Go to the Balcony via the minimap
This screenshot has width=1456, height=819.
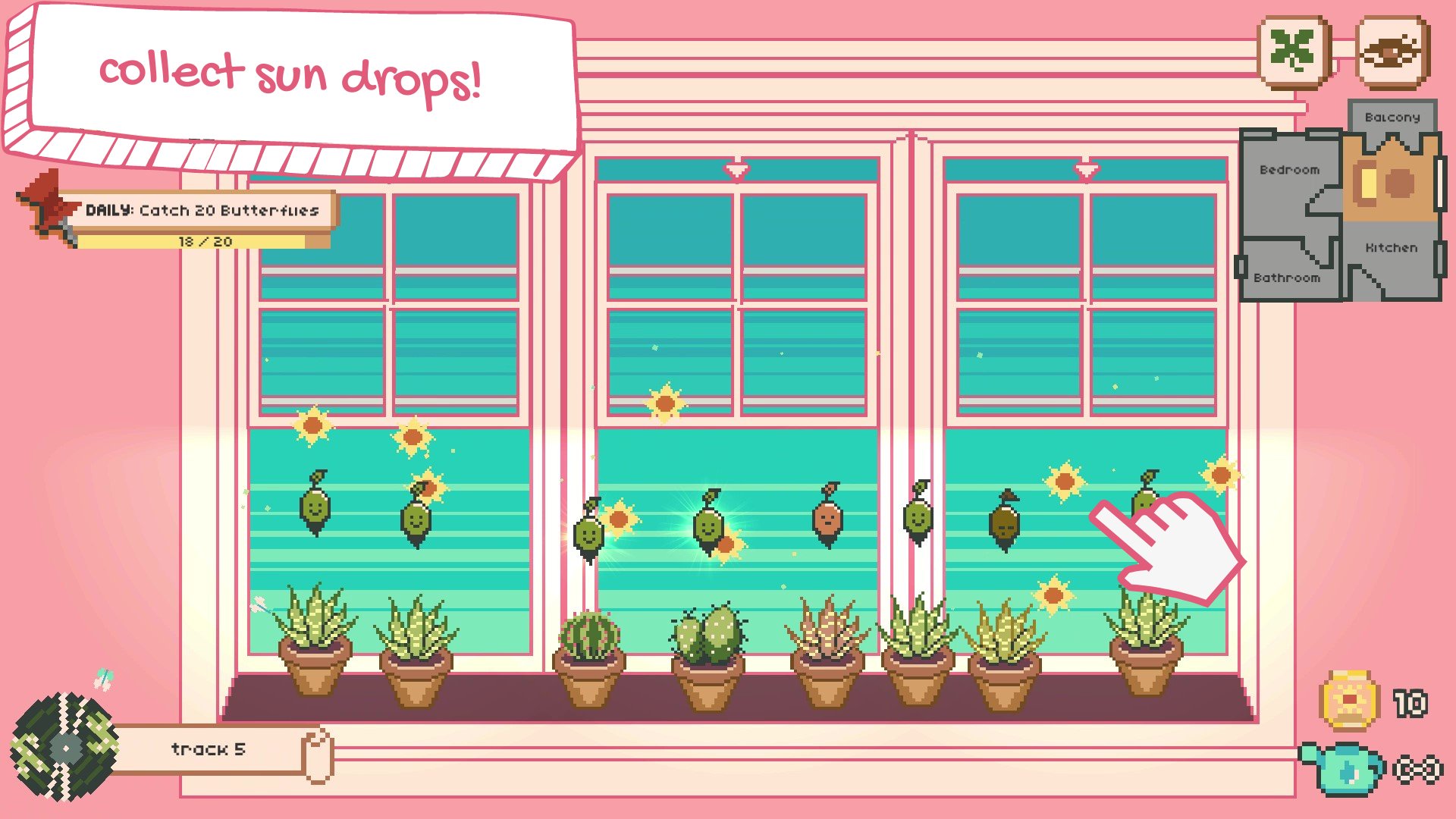[x=1395, y=118]
